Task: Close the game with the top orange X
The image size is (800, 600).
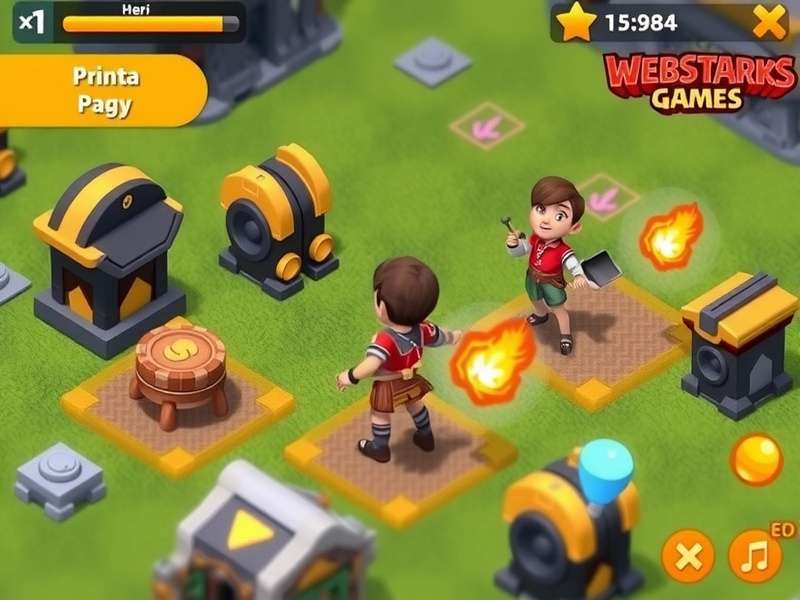Action: click(x=769, y=21)
